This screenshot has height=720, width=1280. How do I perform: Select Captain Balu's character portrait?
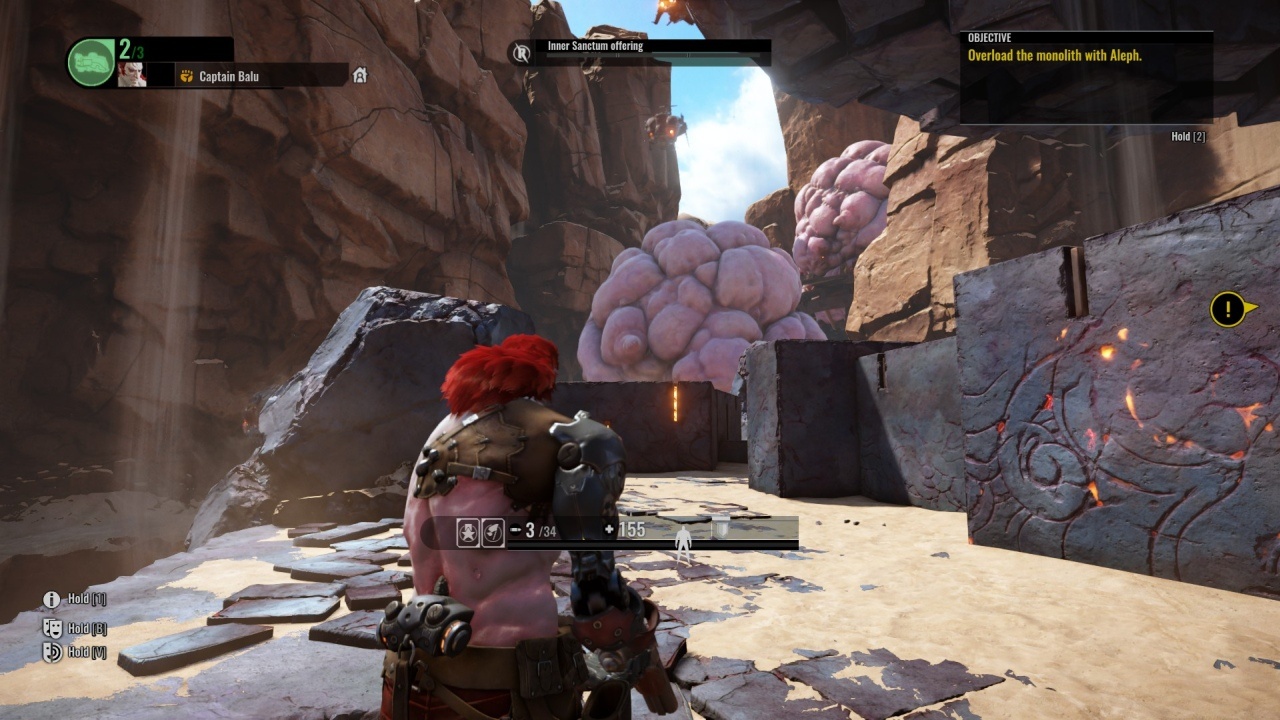point(132,75)
